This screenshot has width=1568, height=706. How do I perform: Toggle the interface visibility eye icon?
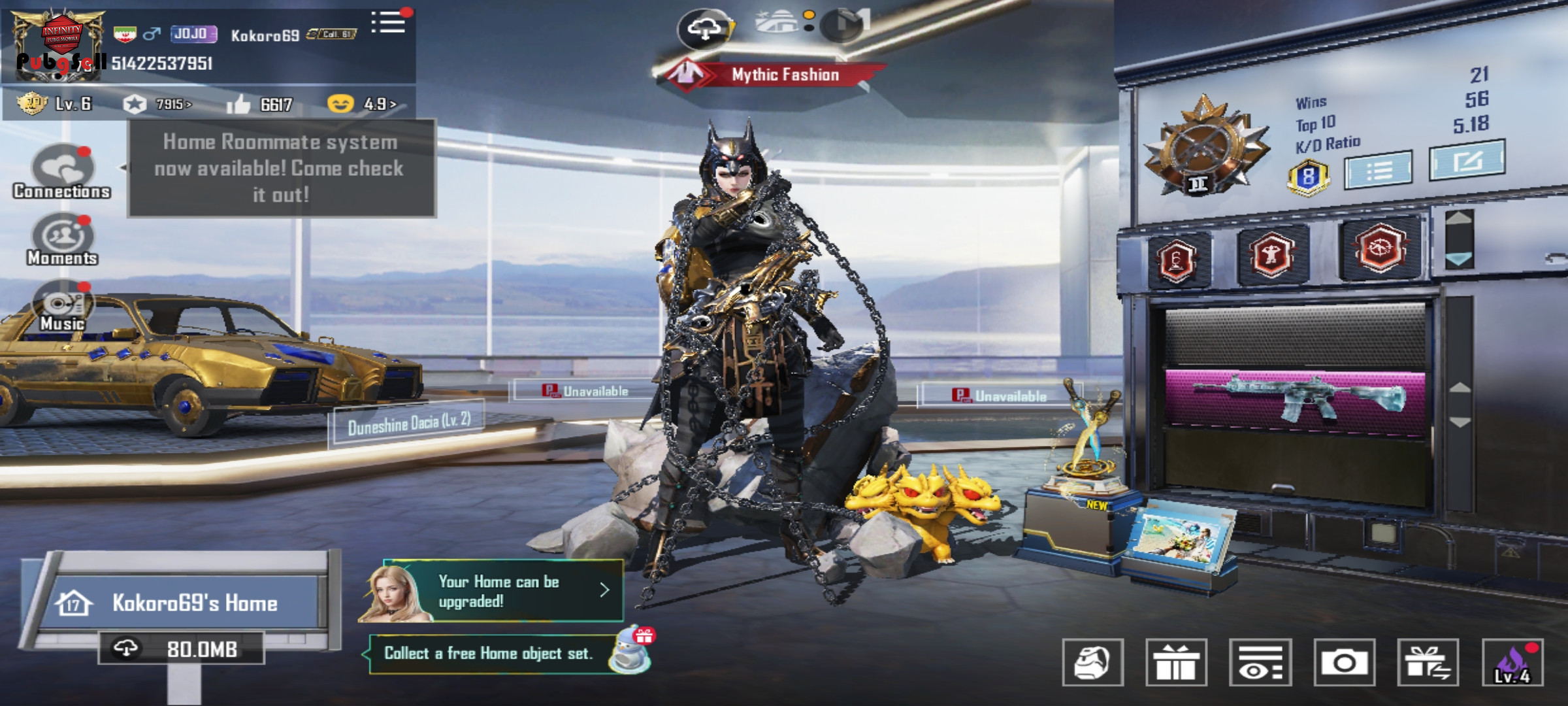click(1260, 663)
